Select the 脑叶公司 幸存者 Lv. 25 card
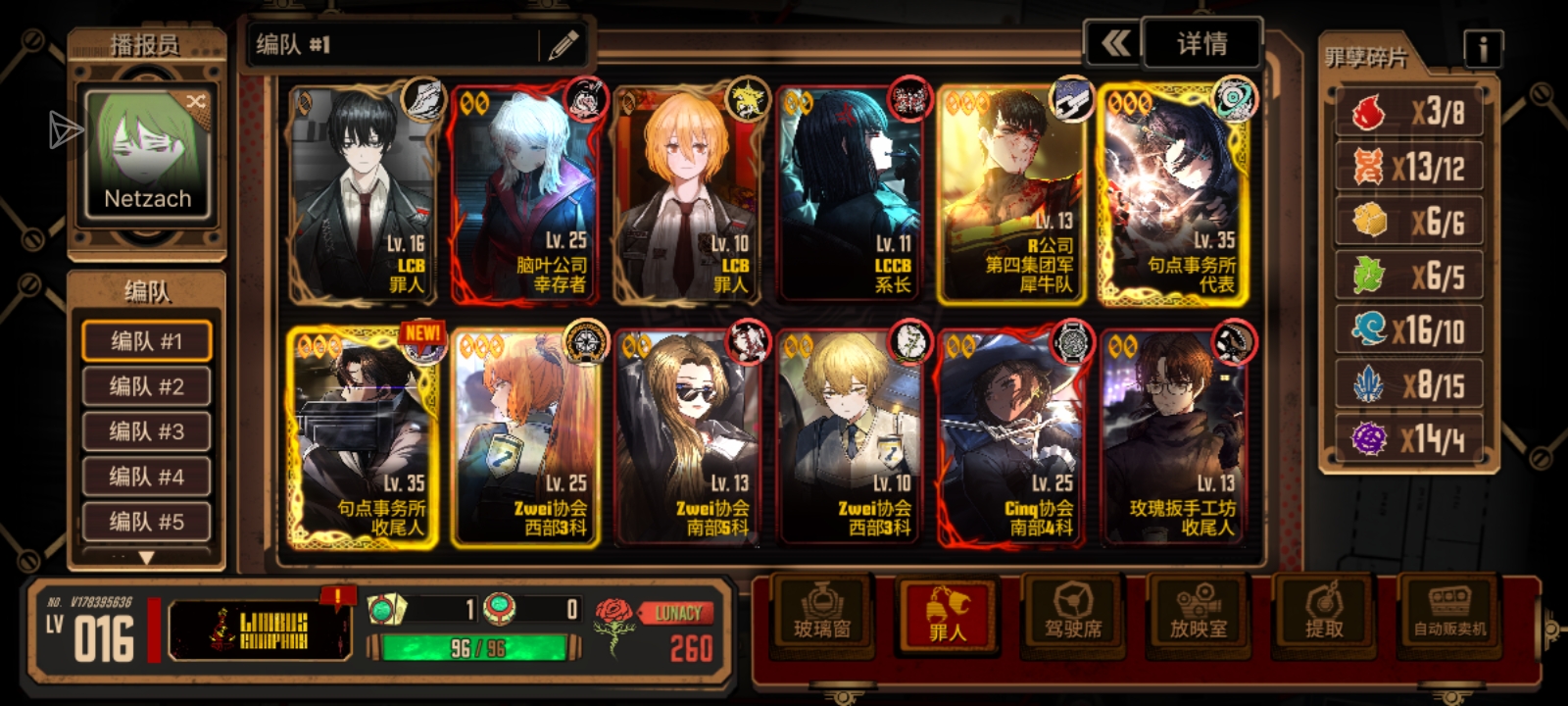This screenshot has width=1568, height=706. 526,194
